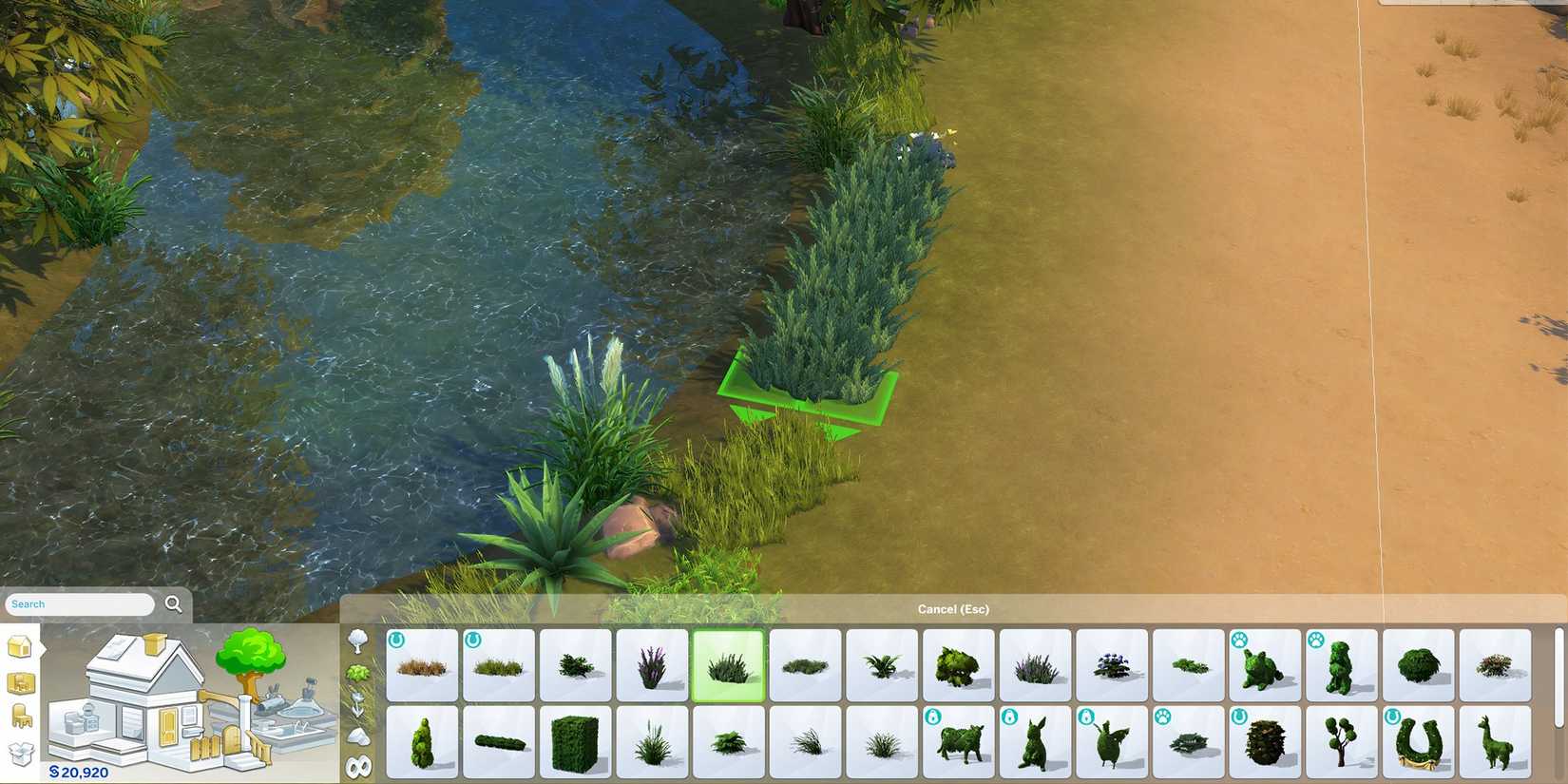Select the purple flowering bush thumbnail

point(653,665)
